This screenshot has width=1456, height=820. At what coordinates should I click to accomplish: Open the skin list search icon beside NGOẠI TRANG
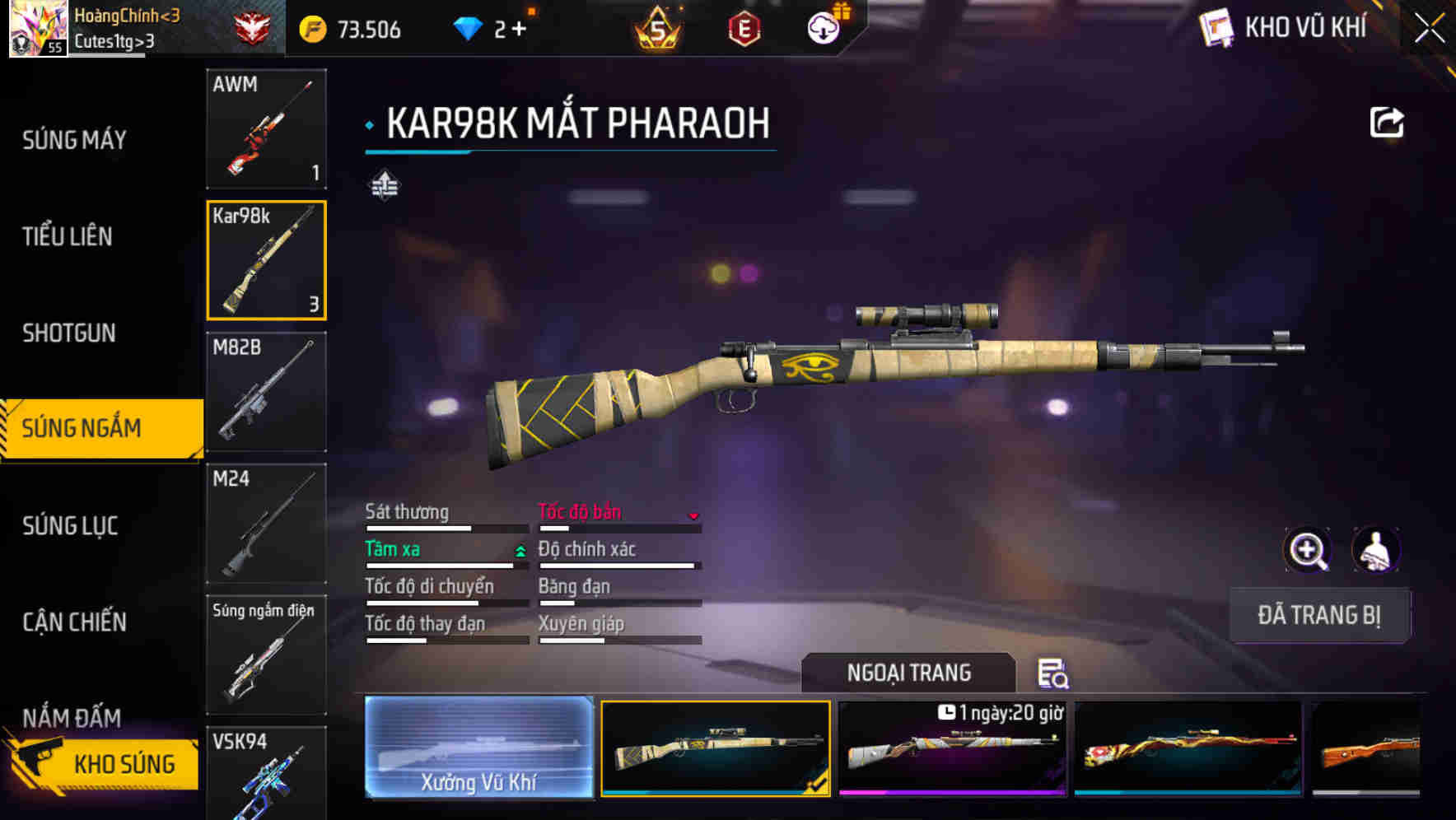pos(1054,675)
